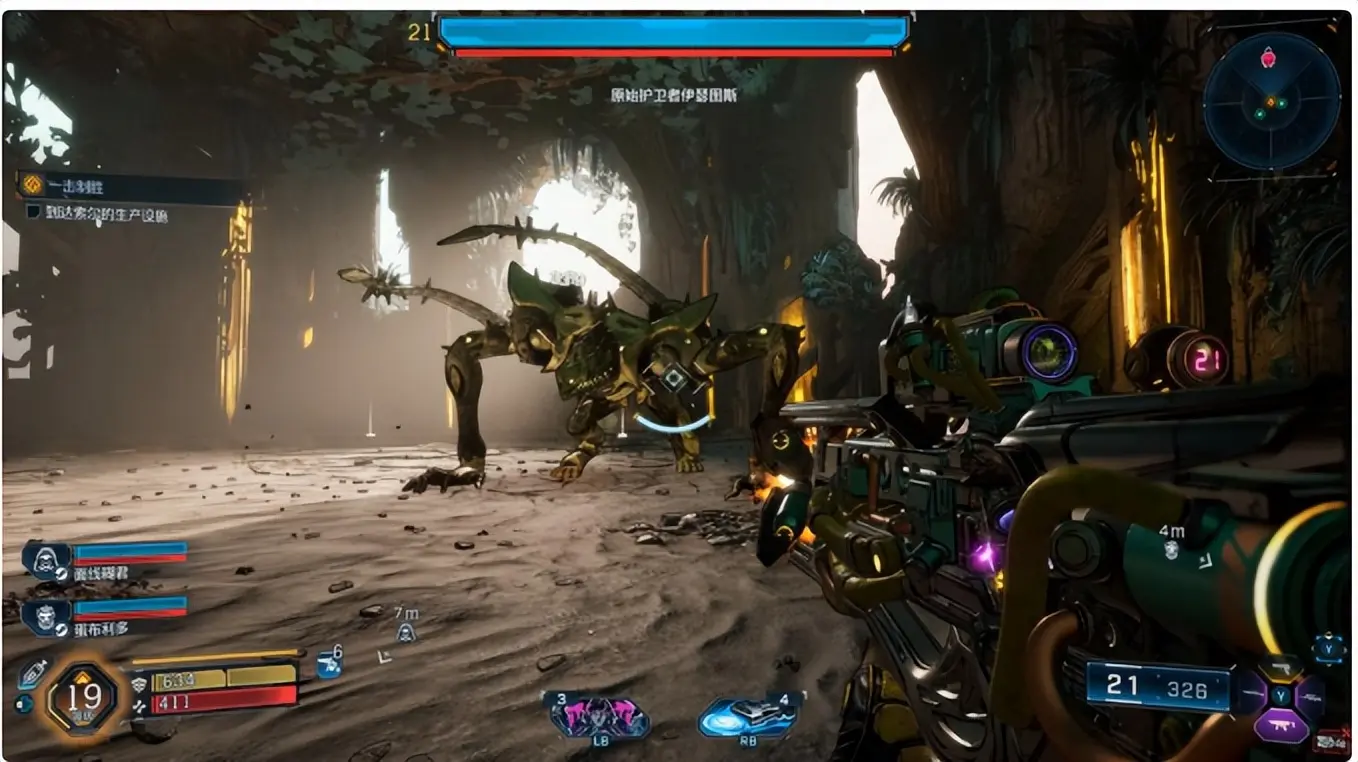
Task: Select the hooded teammate portrait
Action: [46, 560]
